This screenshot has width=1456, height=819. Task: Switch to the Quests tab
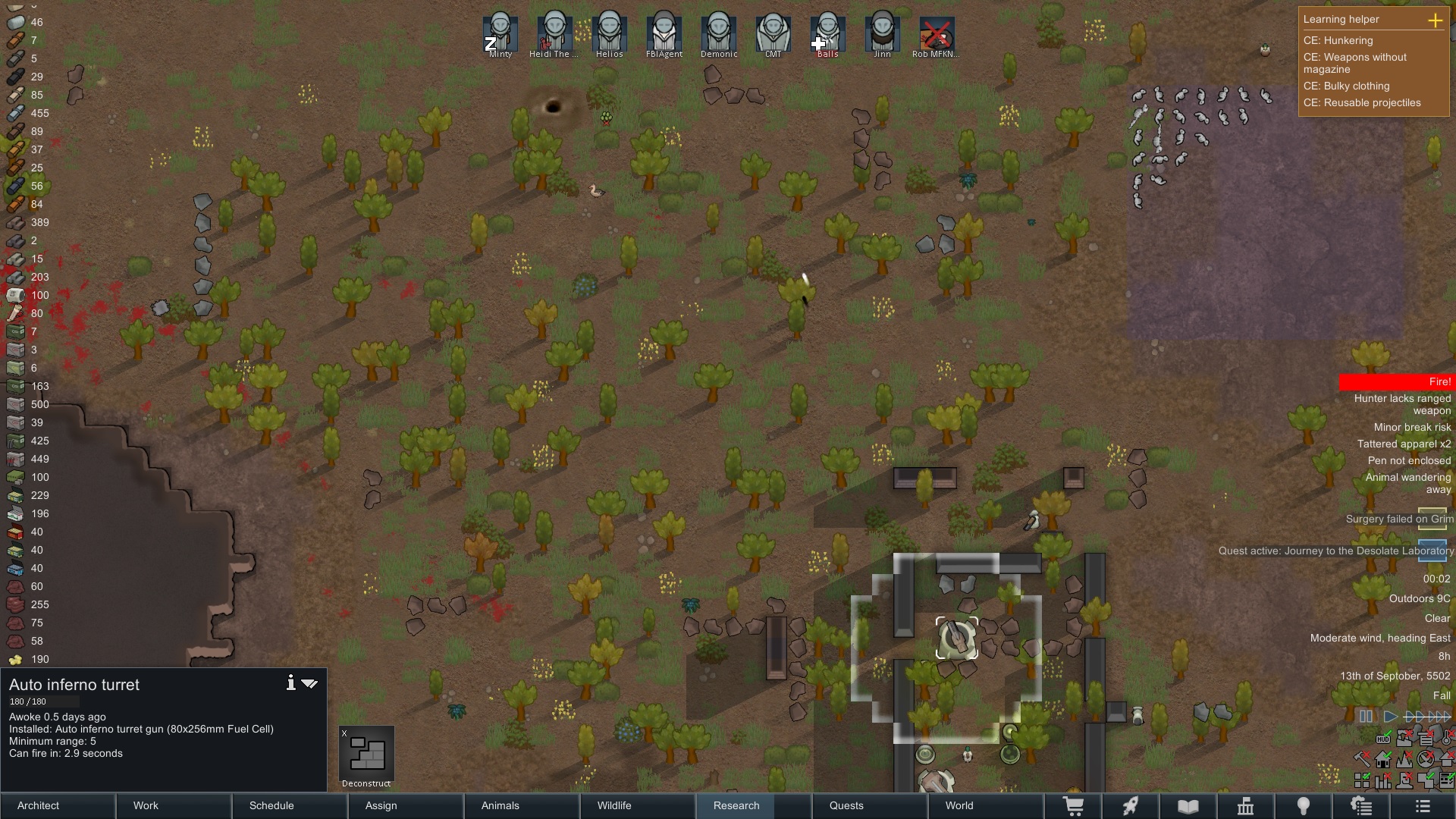(x=846, y=806)
